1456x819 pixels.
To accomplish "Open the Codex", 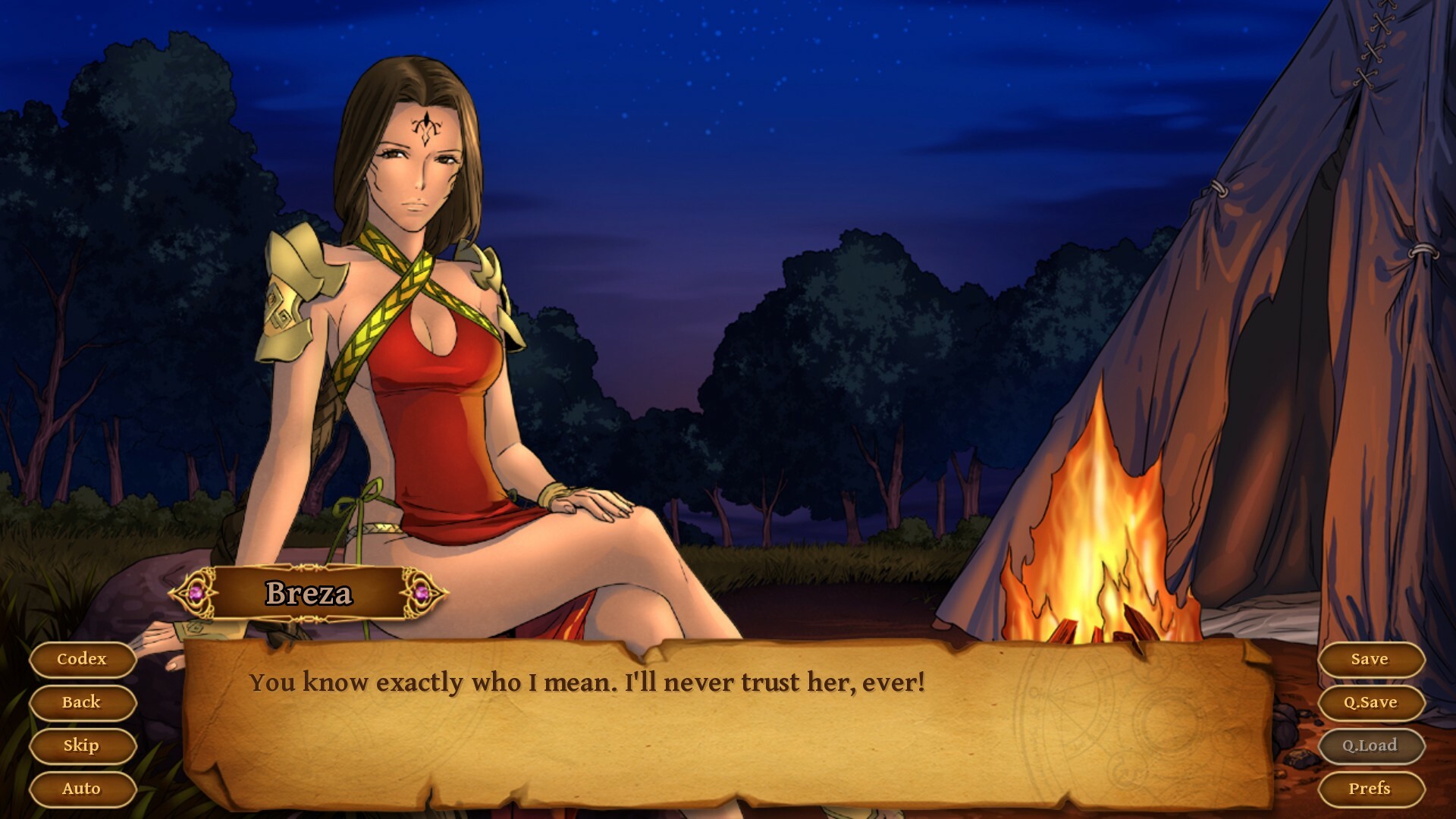I will tap(82, 659).
